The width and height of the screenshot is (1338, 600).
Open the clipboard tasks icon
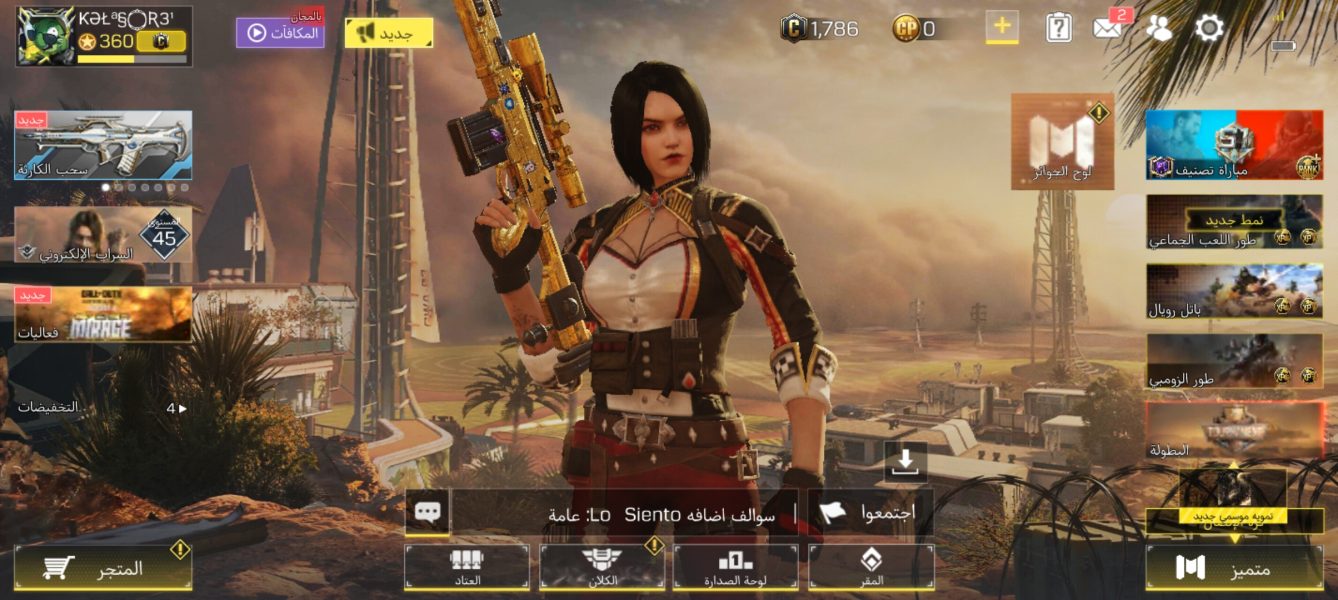click(1058, 28)
